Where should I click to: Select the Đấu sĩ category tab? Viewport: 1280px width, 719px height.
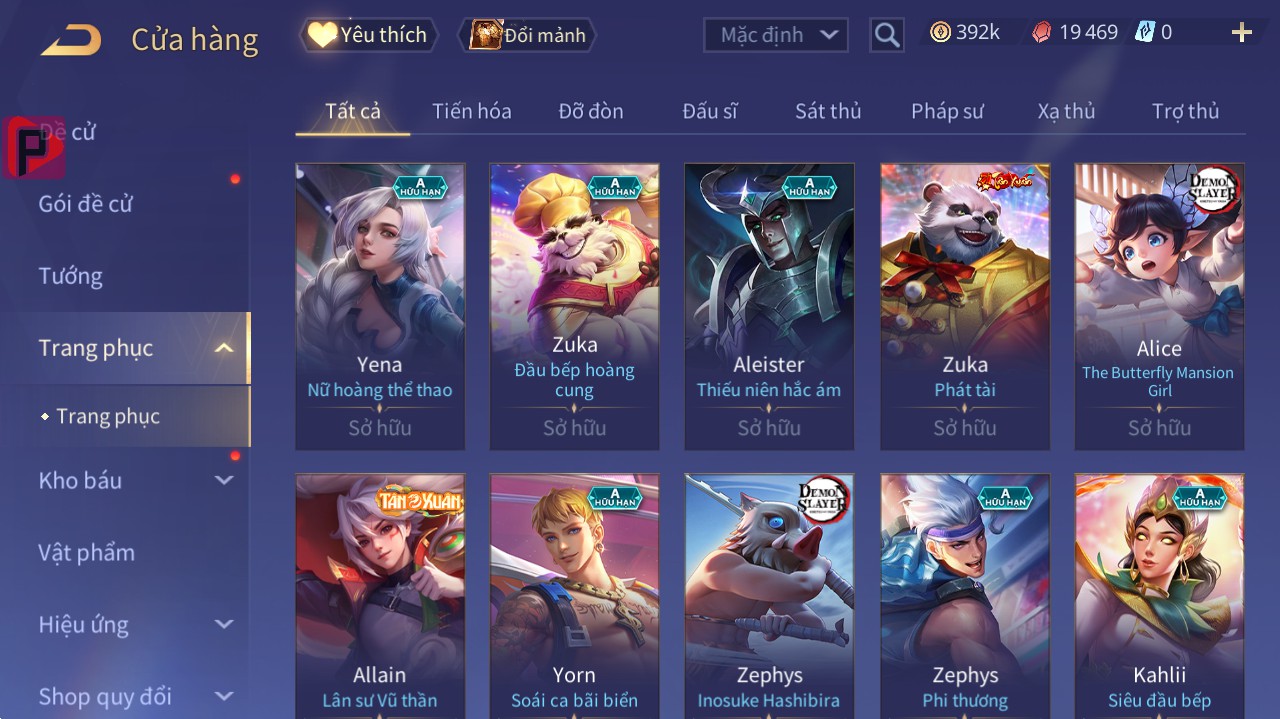point(709,111)
